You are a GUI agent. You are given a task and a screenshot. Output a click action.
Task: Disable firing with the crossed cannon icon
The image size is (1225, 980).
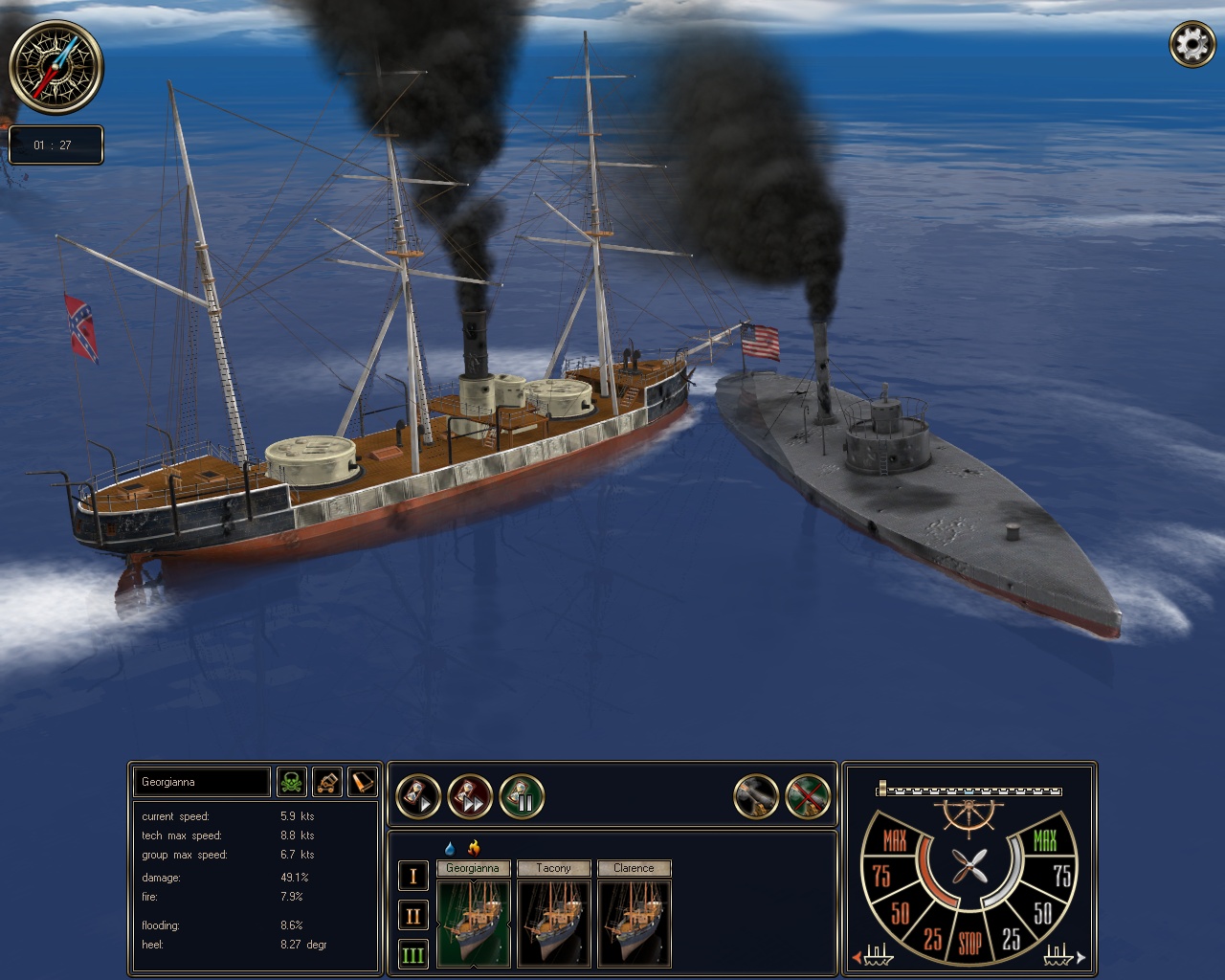(x=807, y=796)
